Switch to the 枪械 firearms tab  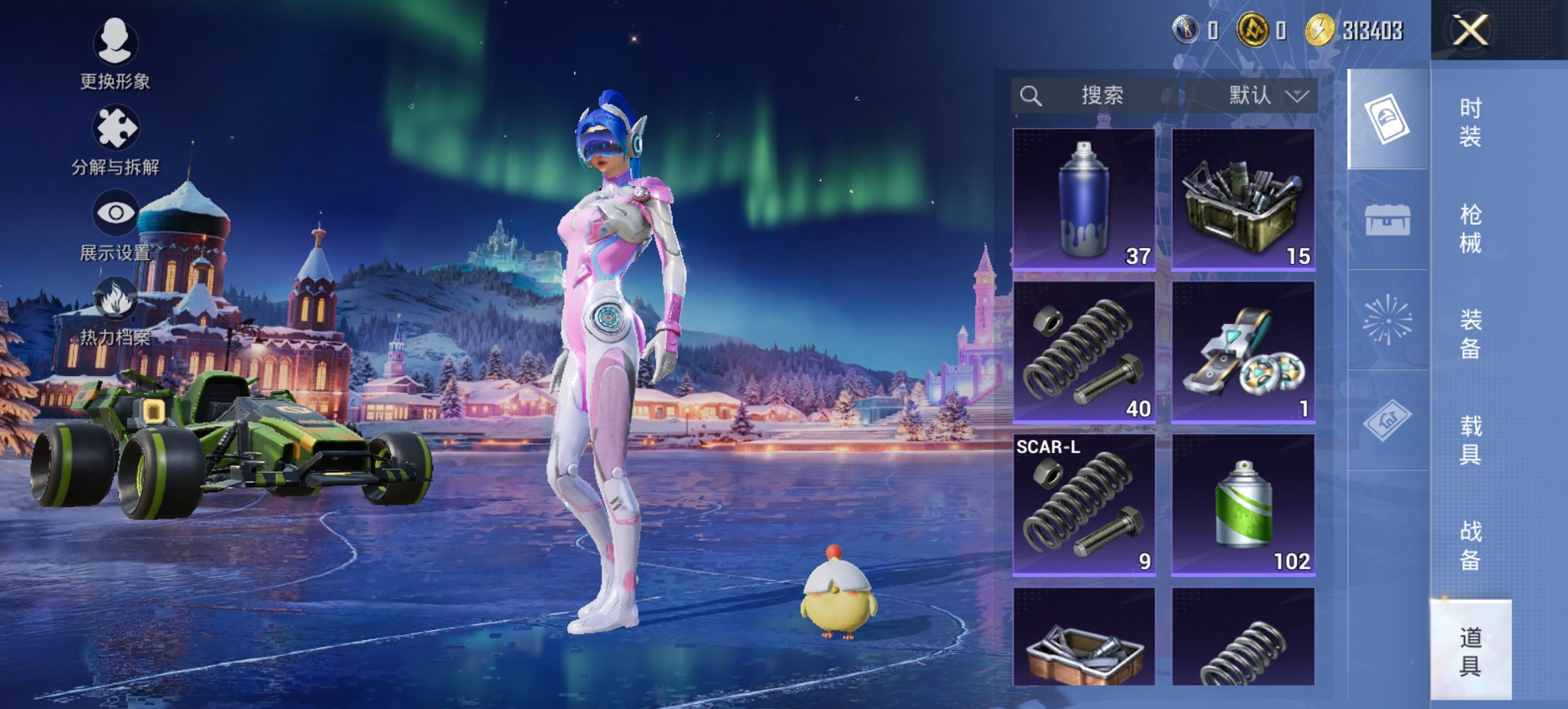coord(1470,229)
